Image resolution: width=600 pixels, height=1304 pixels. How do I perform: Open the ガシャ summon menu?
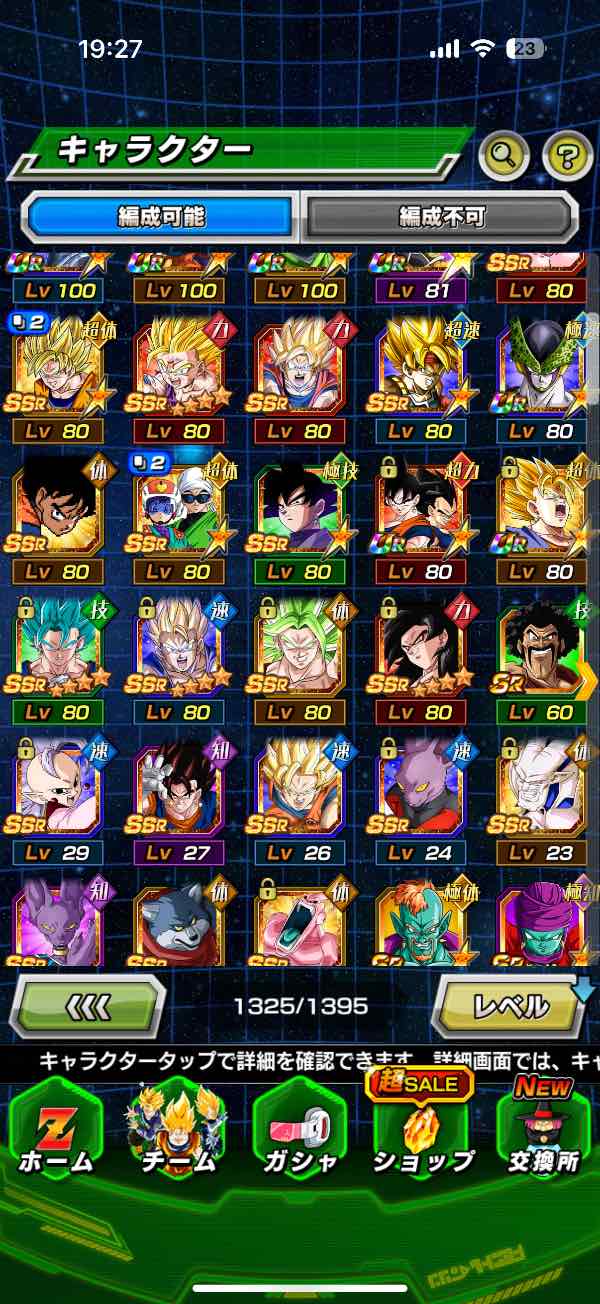point(299,1130)
